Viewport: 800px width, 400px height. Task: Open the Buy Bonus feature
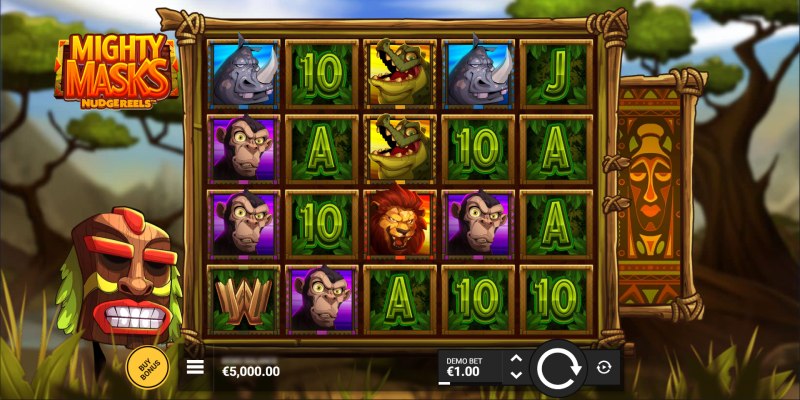[147, 368]
